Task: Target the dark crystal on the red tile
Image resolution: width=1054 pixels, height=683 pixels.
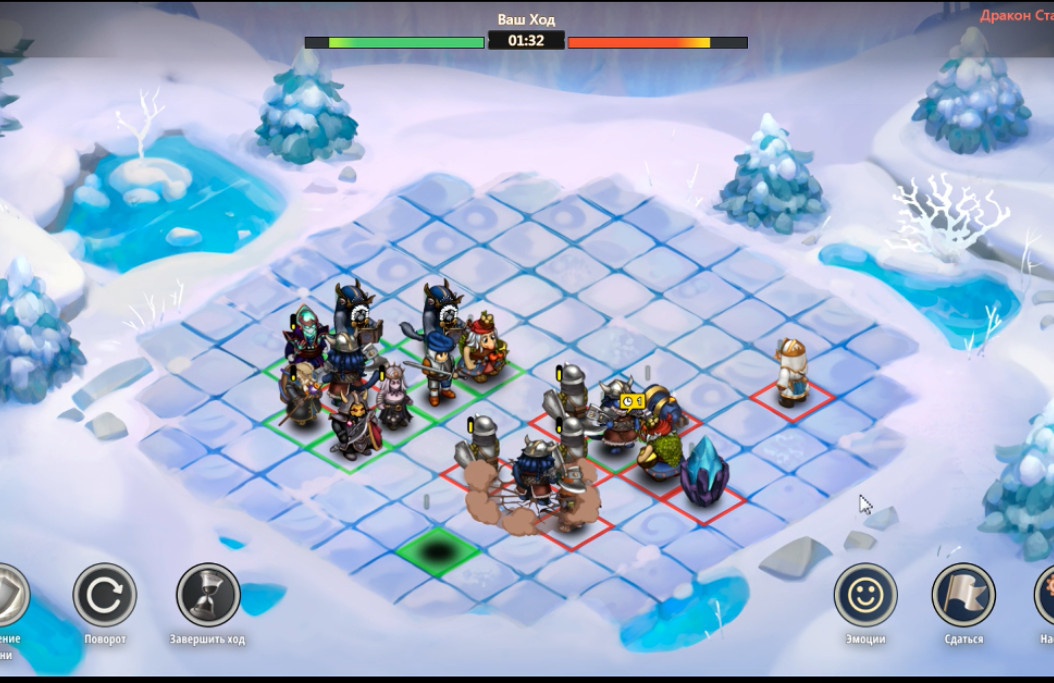Action: click(x=704, y=472)
